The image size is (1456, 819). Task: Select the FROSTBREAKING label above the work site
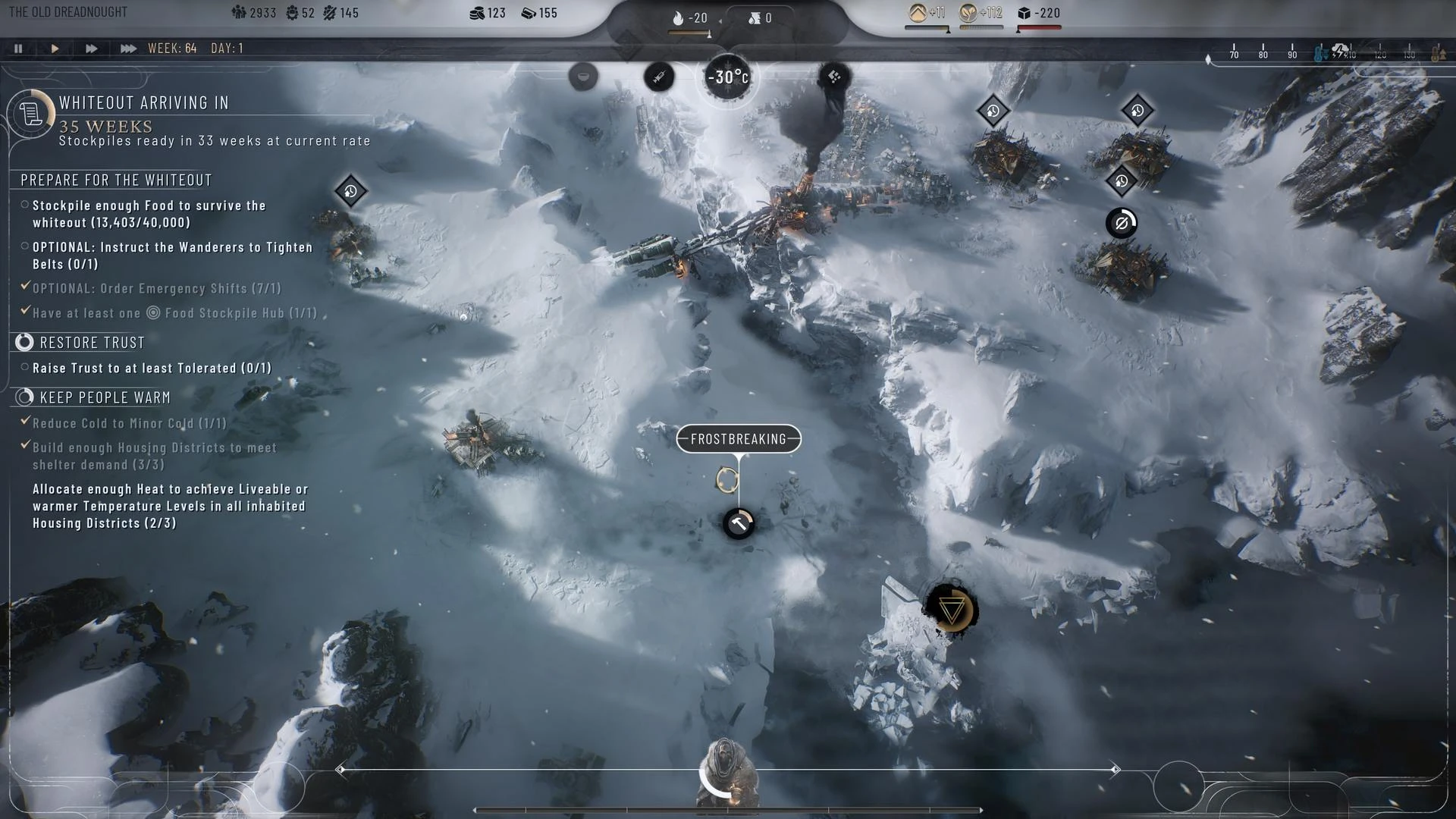[737, 438]
